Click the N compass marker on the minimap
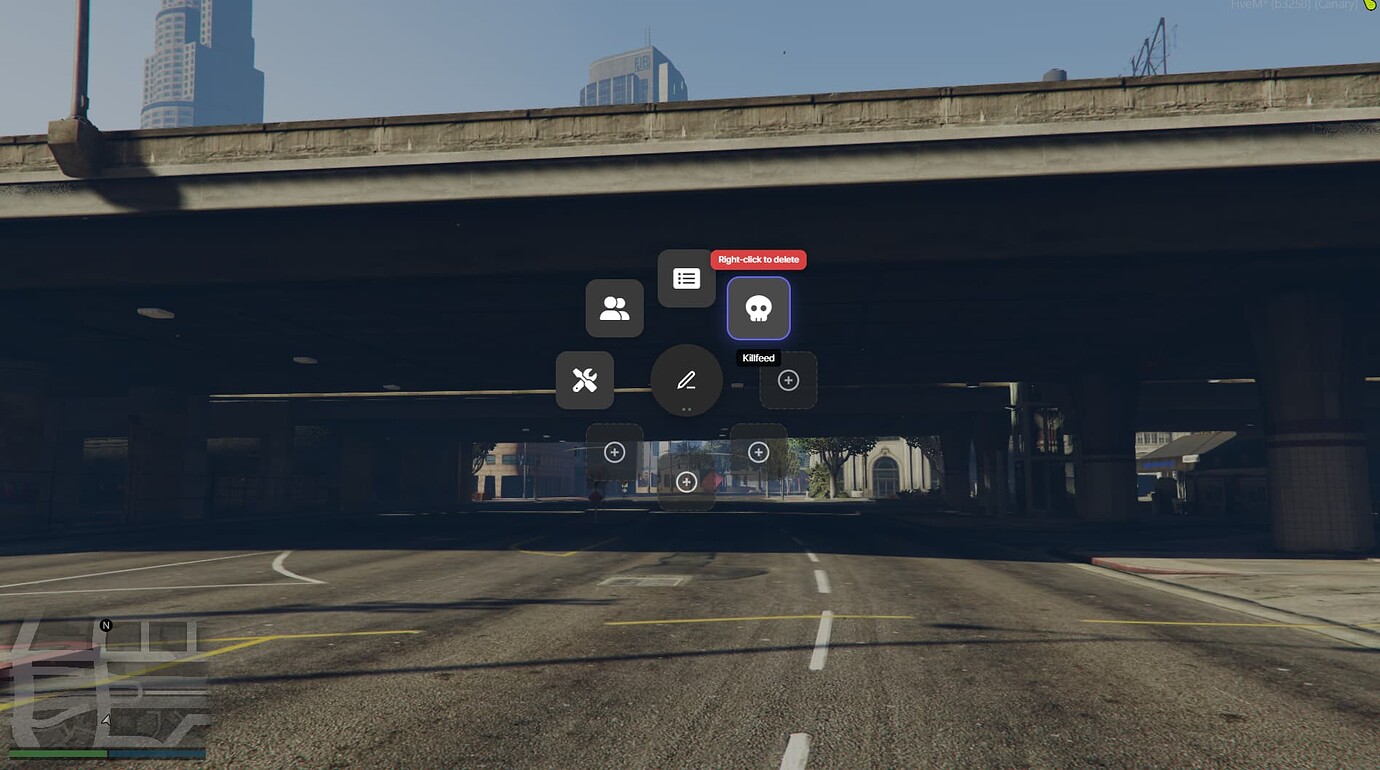This screenshot has height=770, width=1380. tap(104, 625)
